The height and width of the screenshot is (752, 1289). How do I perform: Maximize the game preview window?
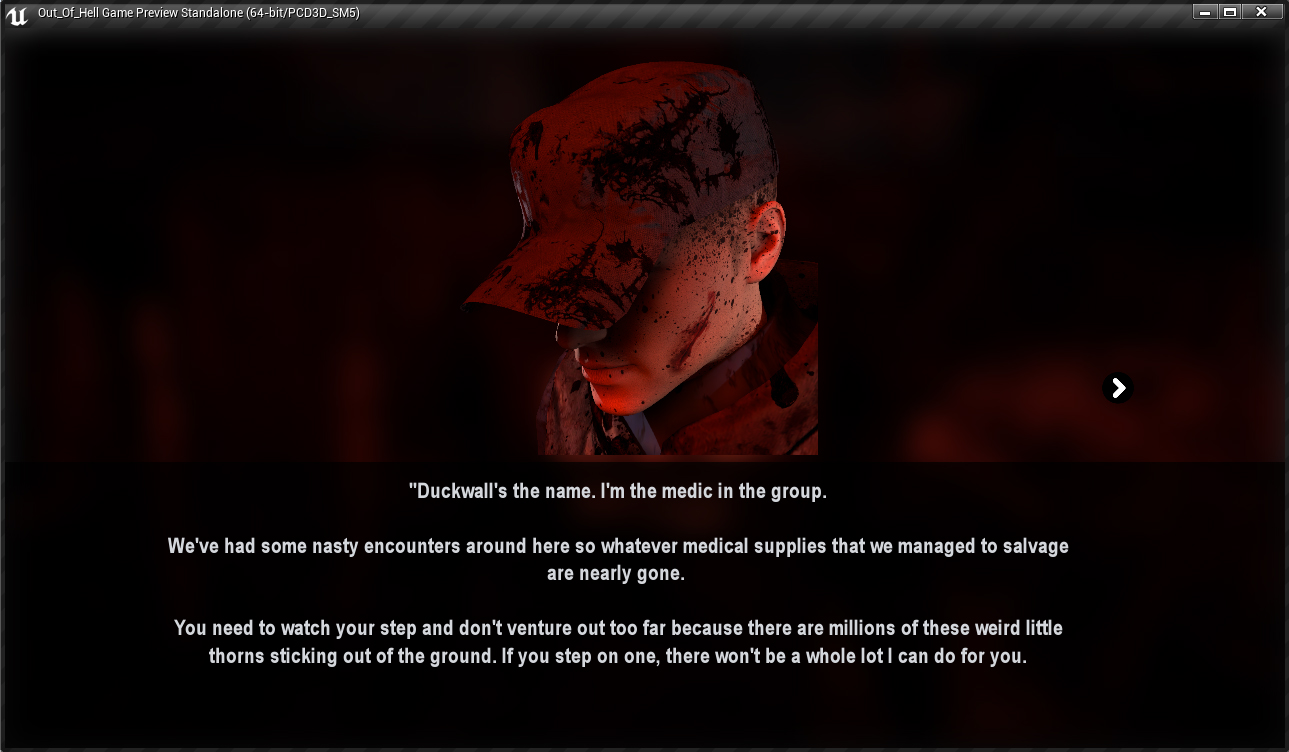1230,12
